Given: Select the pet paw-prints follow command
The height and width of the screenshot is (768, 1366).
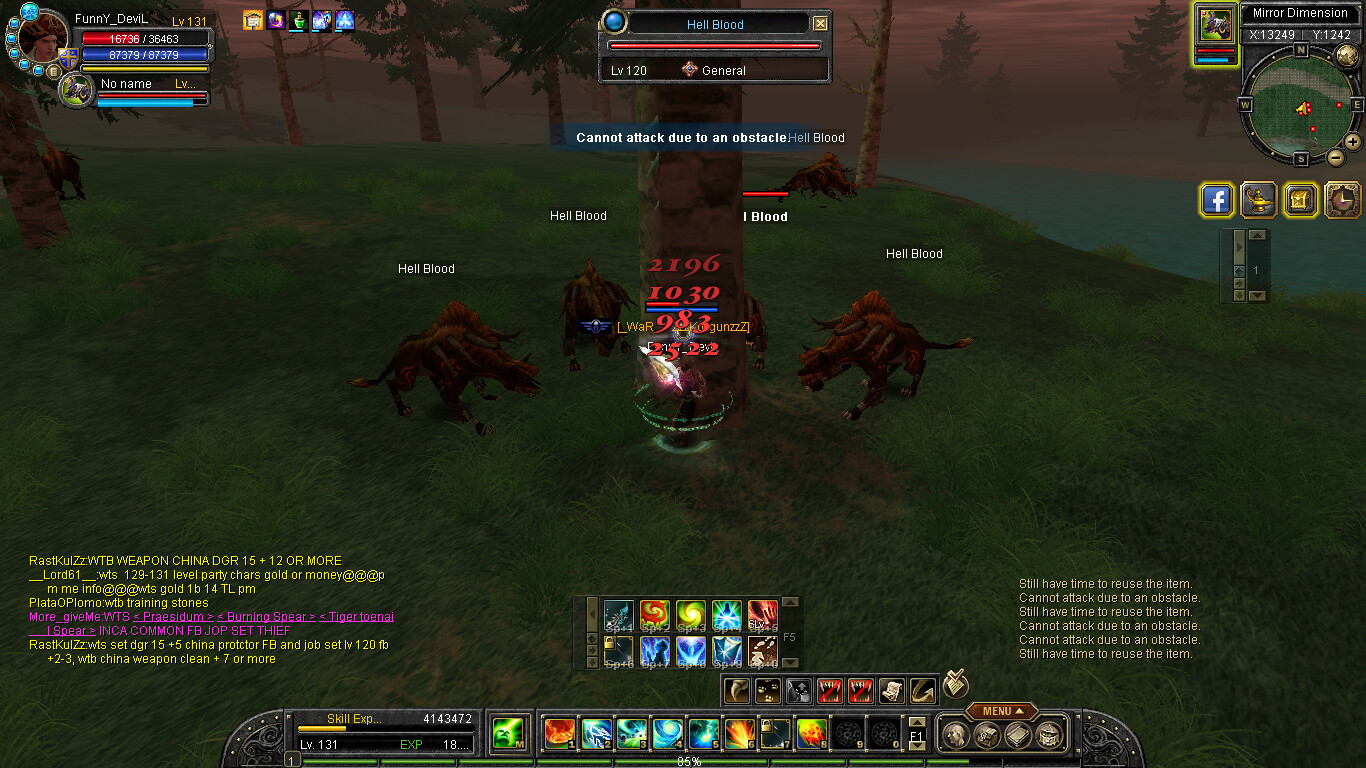Looking at the screenshot, I should (x=767, y=690).
